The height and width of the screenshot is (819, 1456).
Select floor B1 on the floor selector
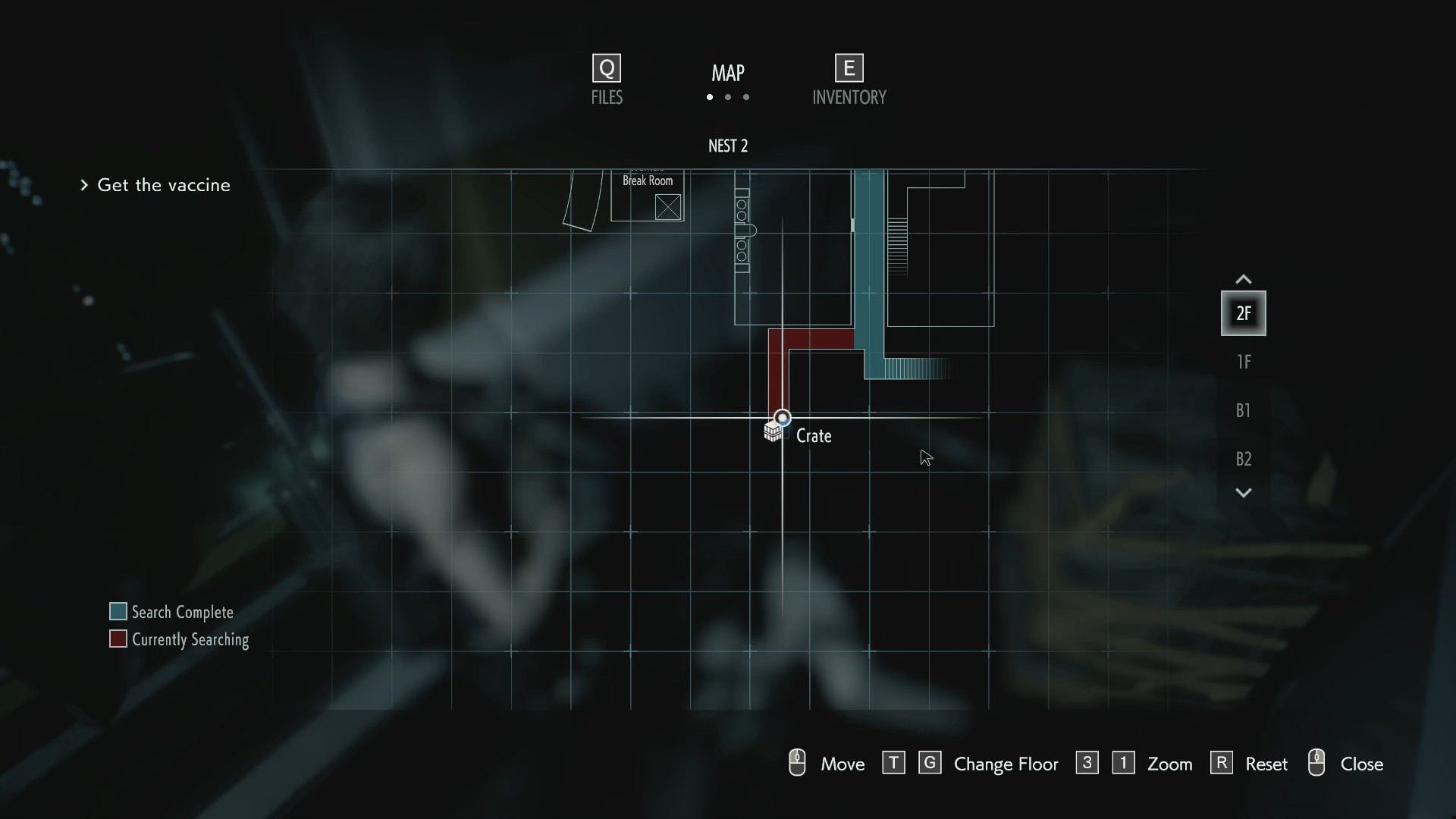pos(1243,410)
